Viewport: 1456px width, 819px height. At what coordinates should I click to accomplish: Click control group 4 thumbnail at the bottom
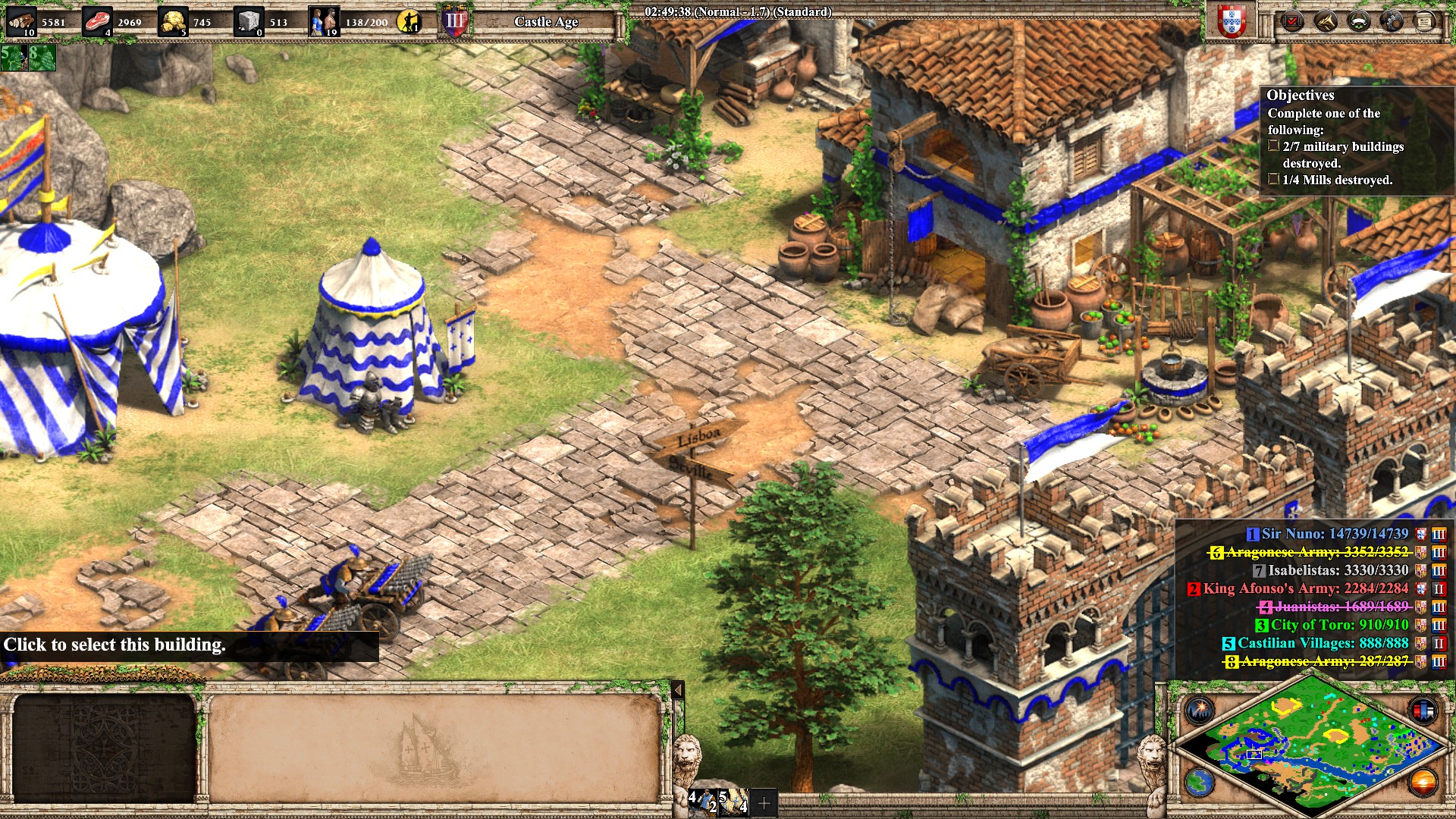701,802
